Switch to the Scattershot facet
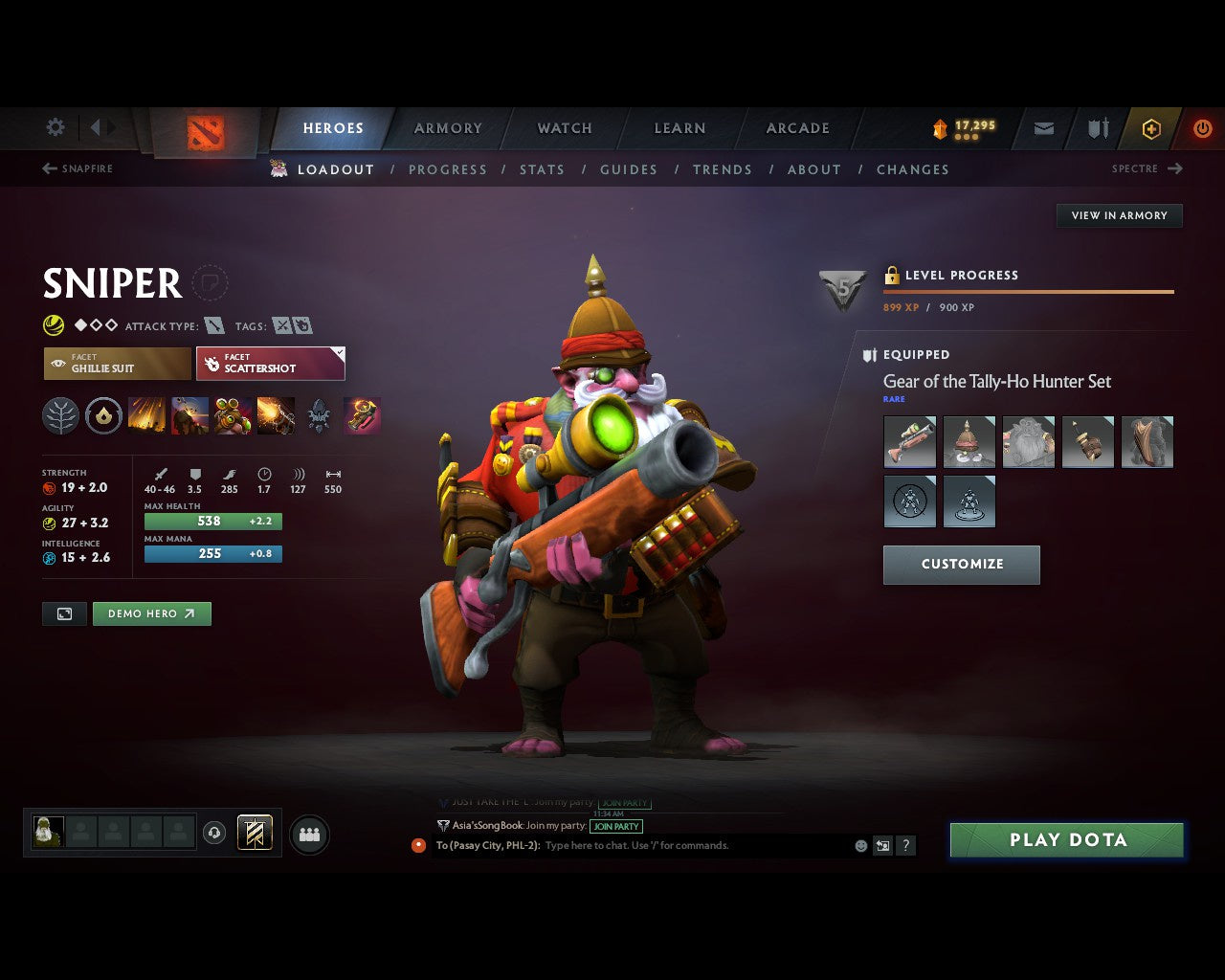Viewport: 1225px width, 980px height. (271, 364)
